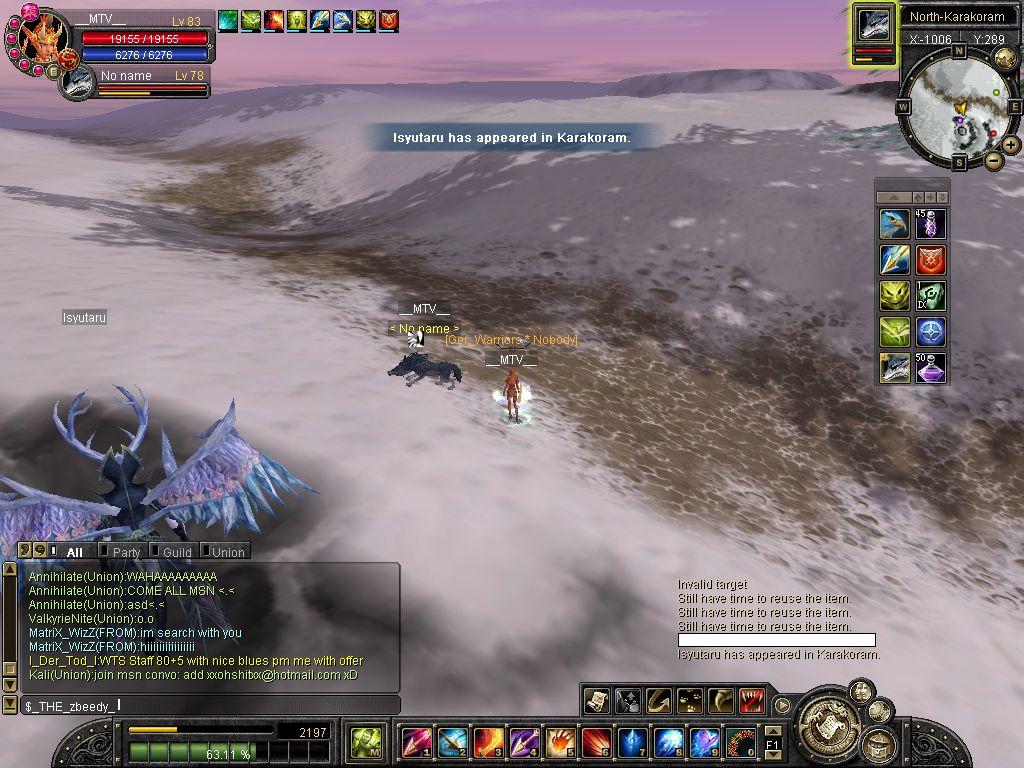Use the red shield emblem in side quickbar

[930, 260]
